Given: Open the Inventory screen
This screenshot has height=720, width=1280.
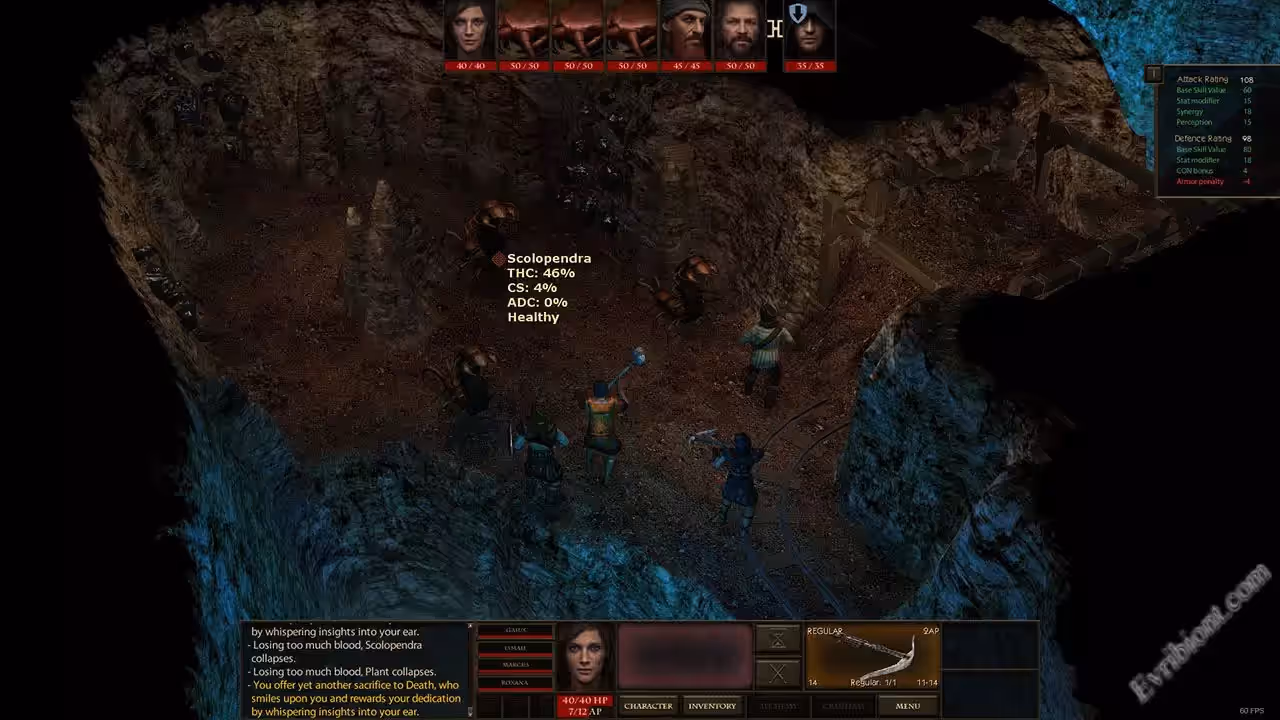Looking at the screenshot, I should coord(712,706).
